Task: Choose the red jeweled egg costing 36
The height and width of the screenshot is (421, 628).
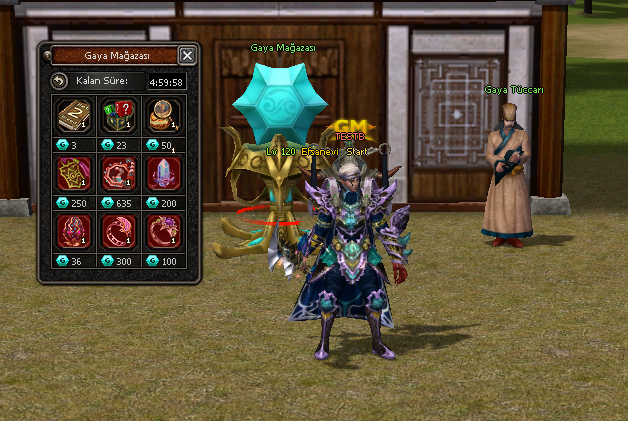Action: click(73, 231)
